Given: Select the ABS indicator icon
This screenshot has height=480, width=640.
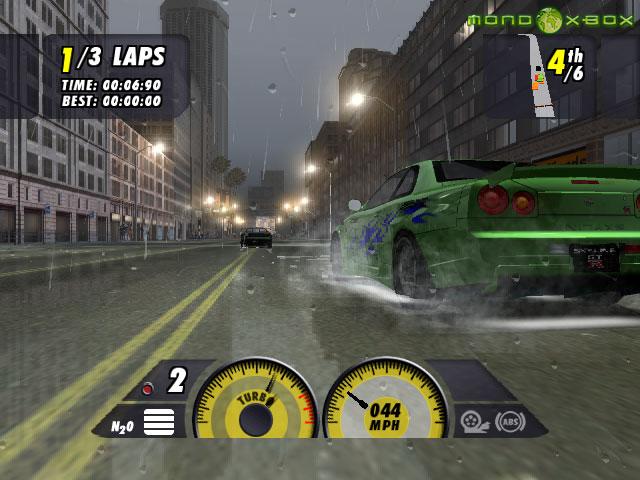Looking at the screenshot, I should (512, 421).
